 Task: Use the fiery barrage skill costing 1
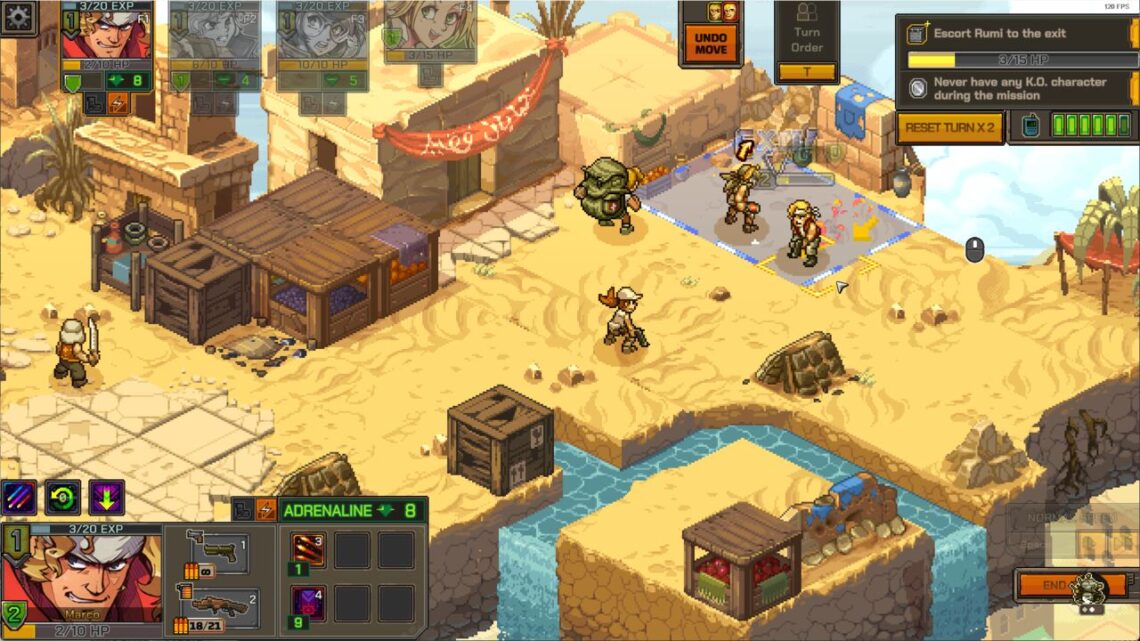307,551
